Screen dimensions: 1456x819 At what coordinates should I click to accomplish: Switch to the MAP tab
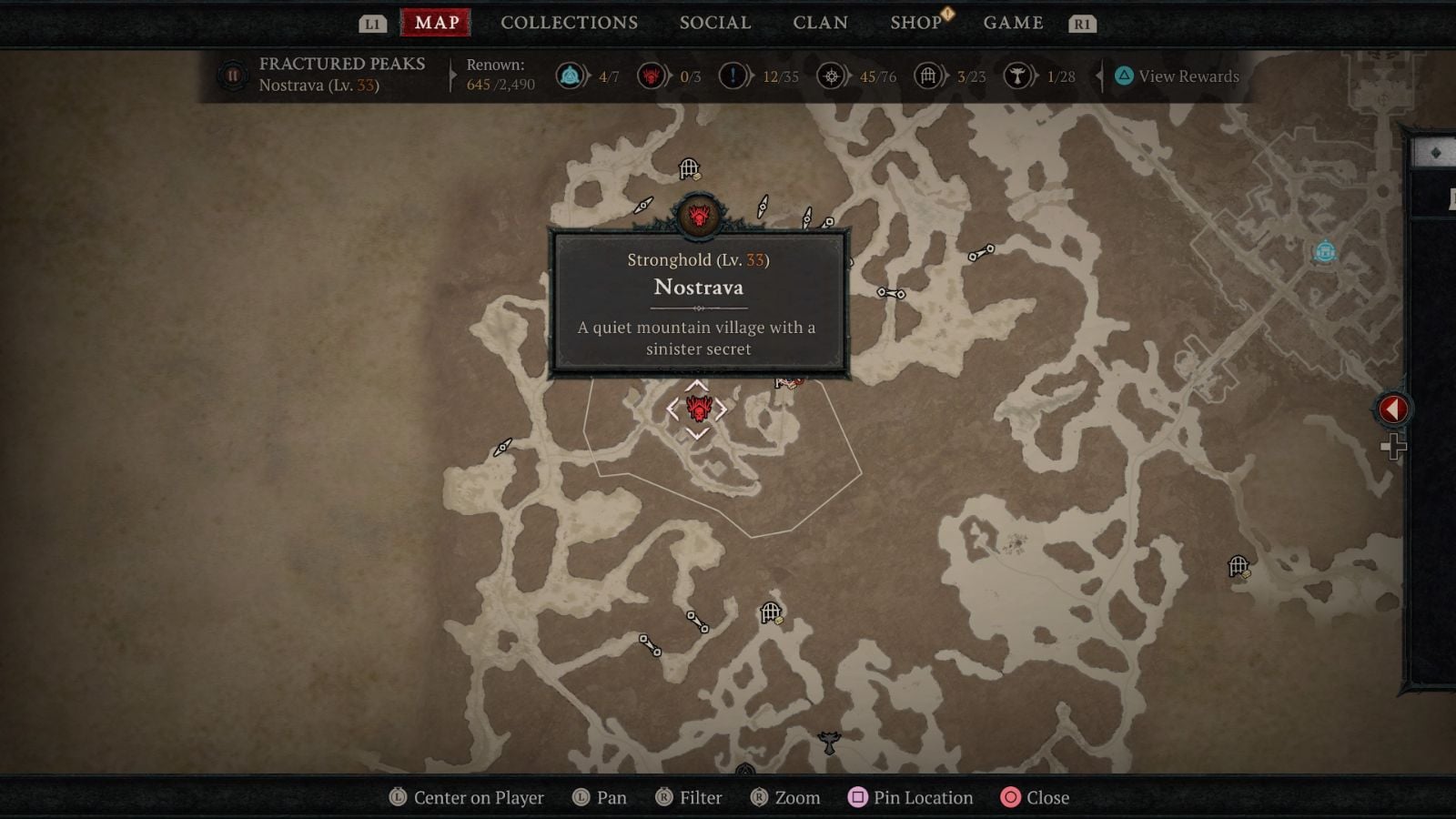[436, 23]
